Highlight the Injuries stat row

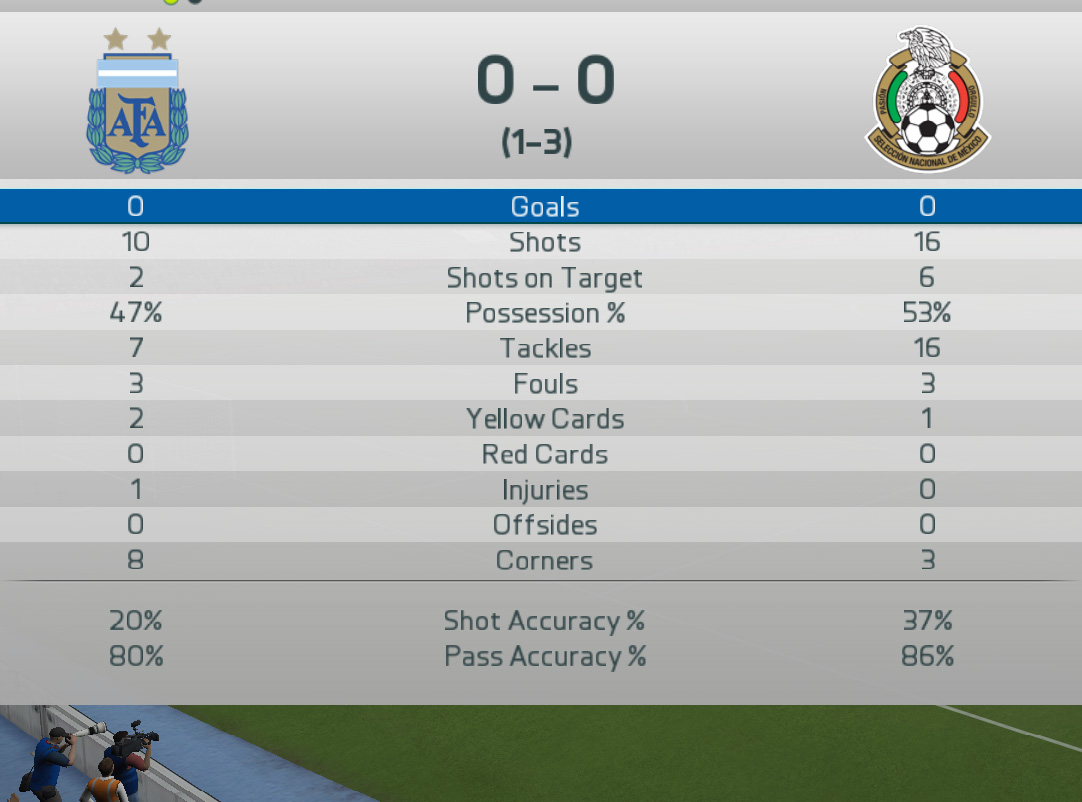point(544,490)
